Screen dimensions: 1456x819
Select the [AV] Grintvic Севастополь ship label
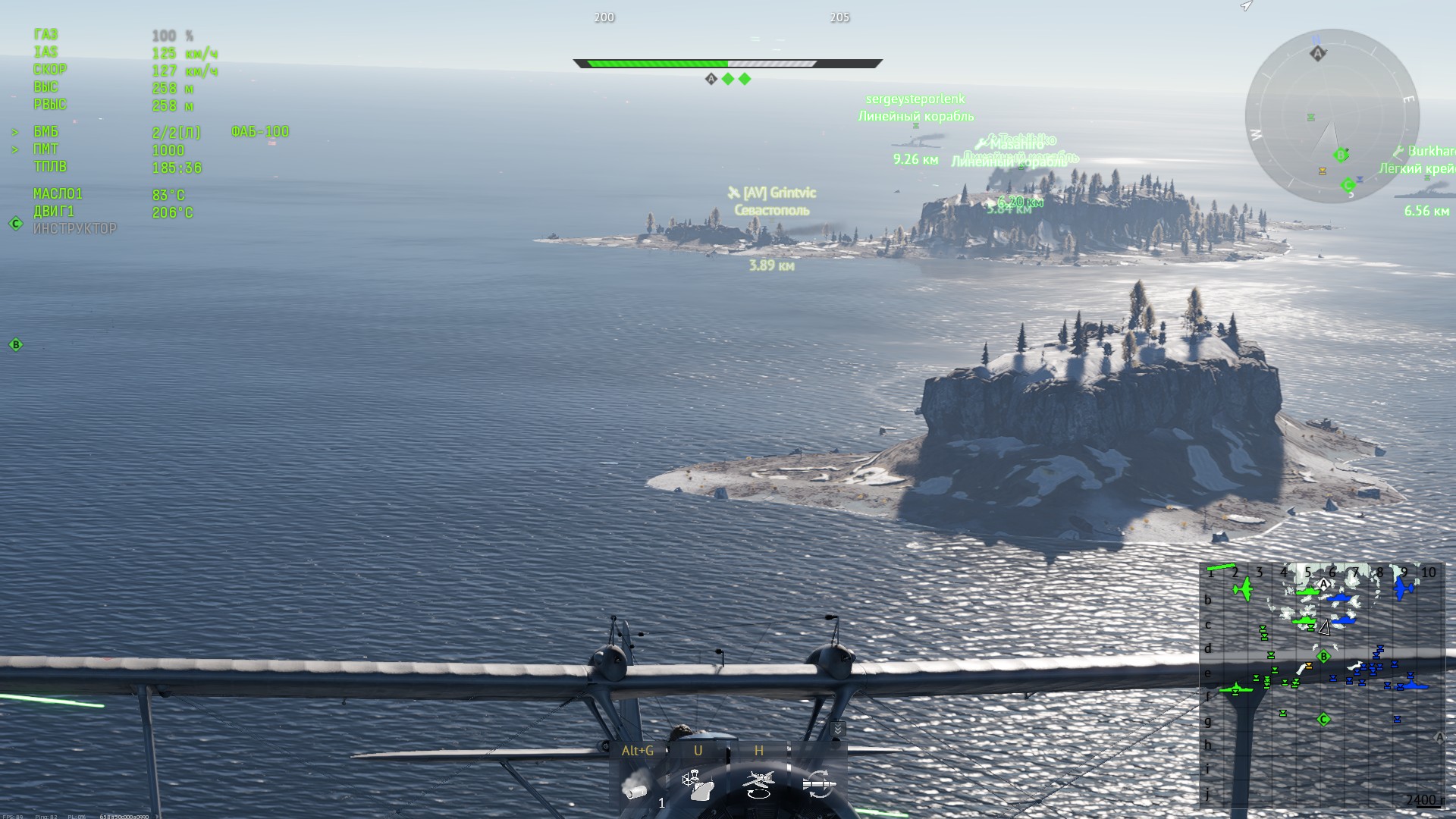coord(771,202)
